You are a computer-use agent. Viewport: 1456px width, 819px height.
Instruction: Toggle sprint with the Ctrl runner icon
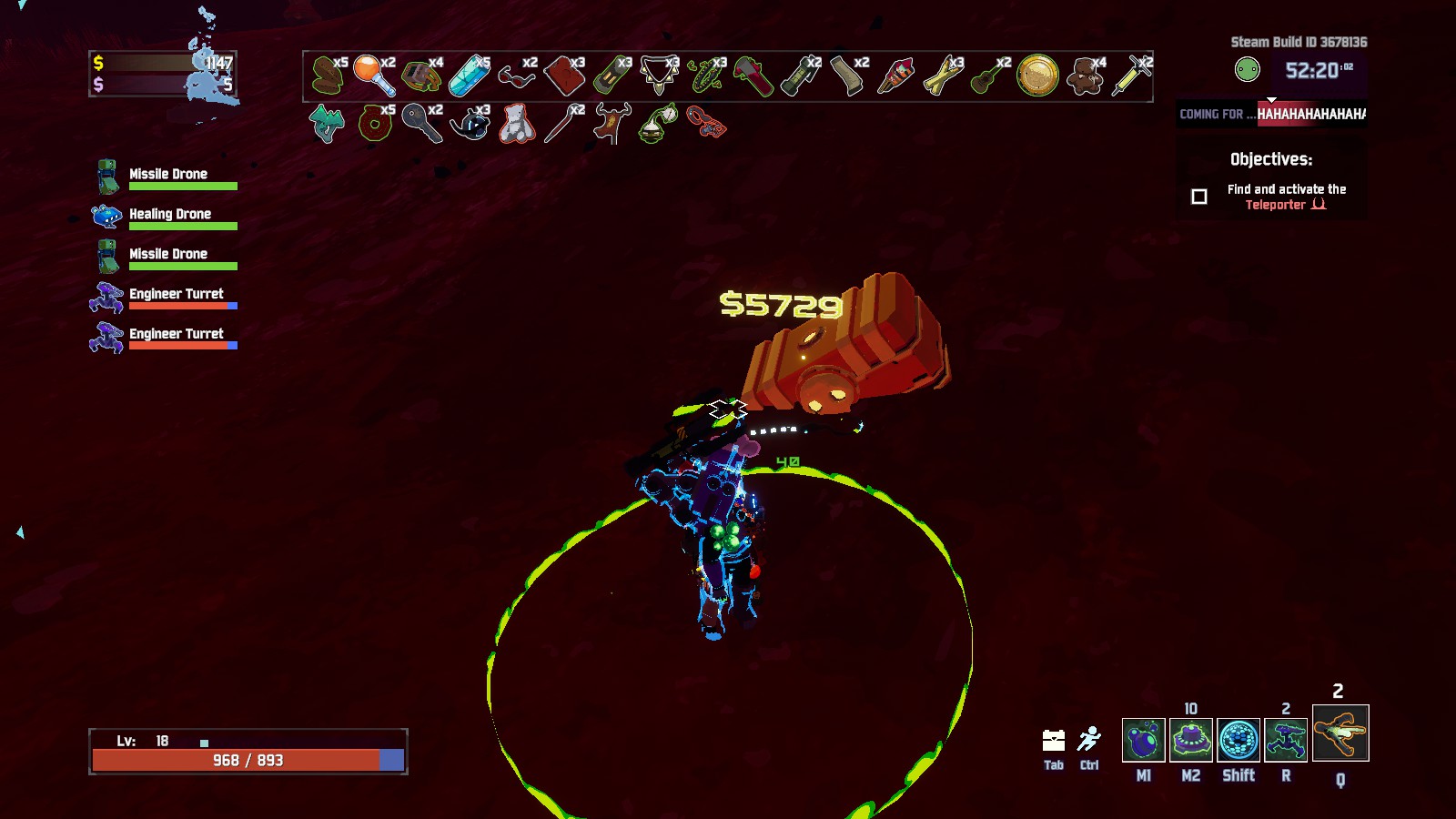coord(1088,739)
